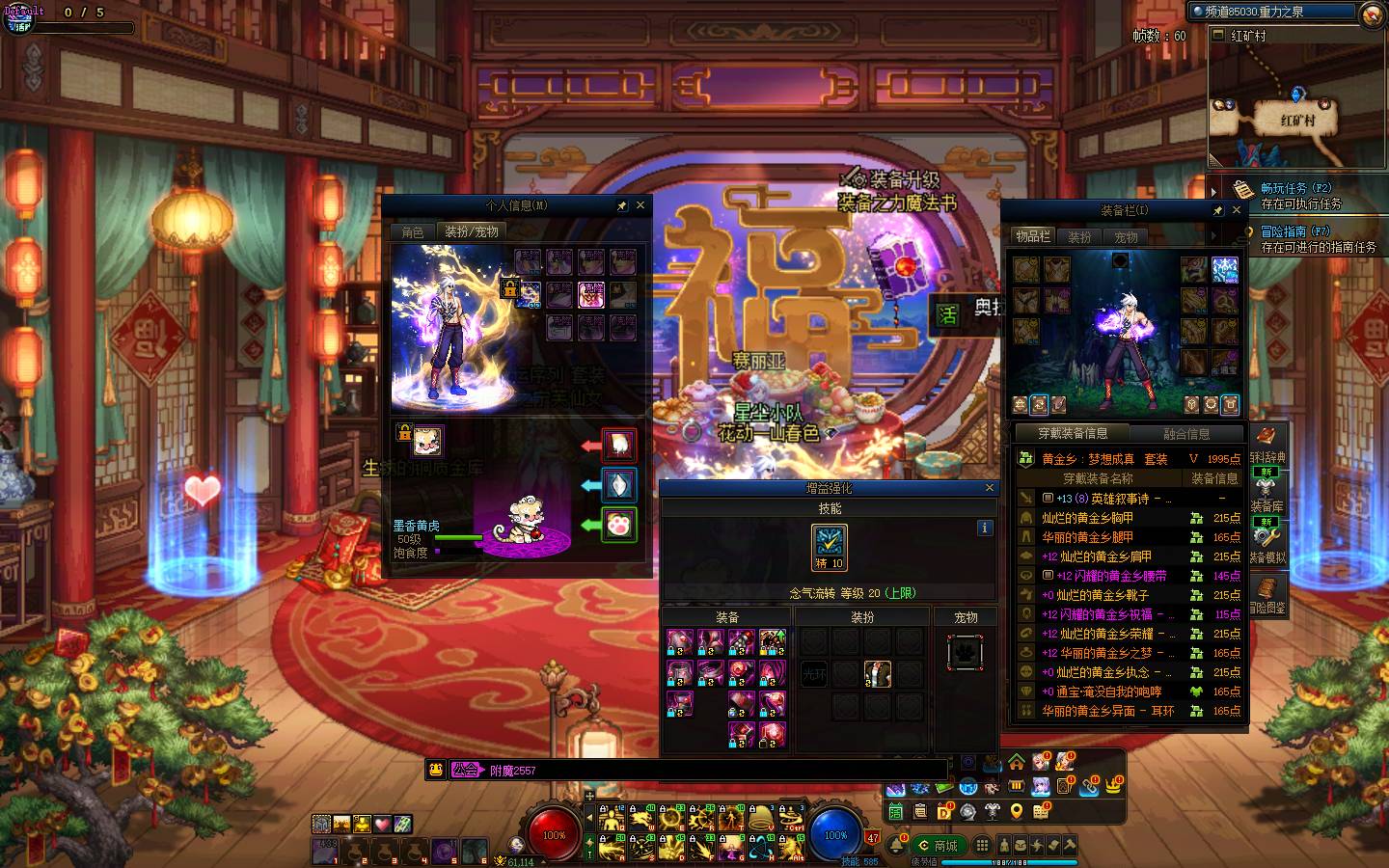1389x868 pixels.
Task: Close the 增益强化 panel
Action: click(989, 488)
